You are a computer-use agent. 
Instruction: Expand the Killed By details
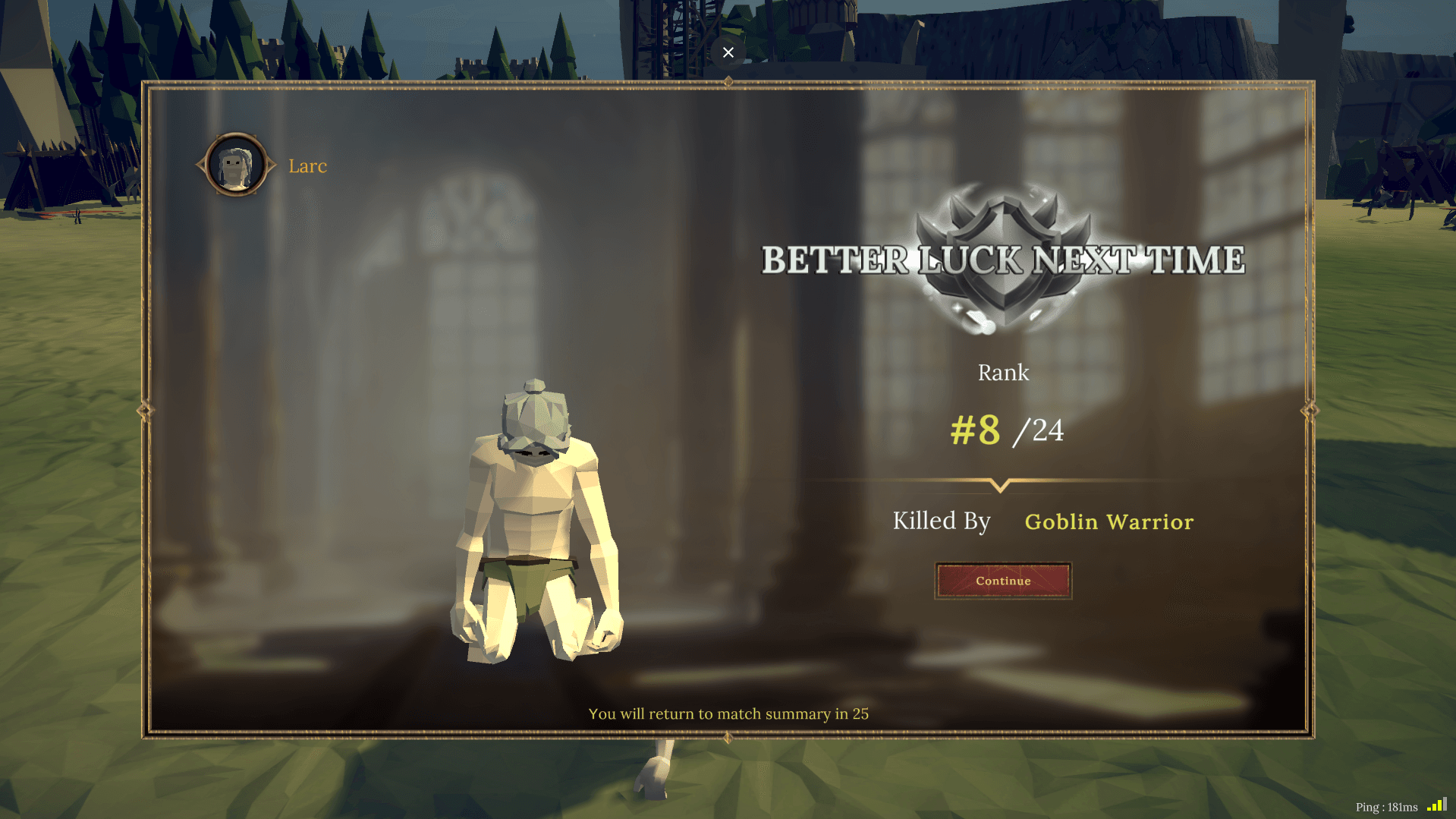941,521
